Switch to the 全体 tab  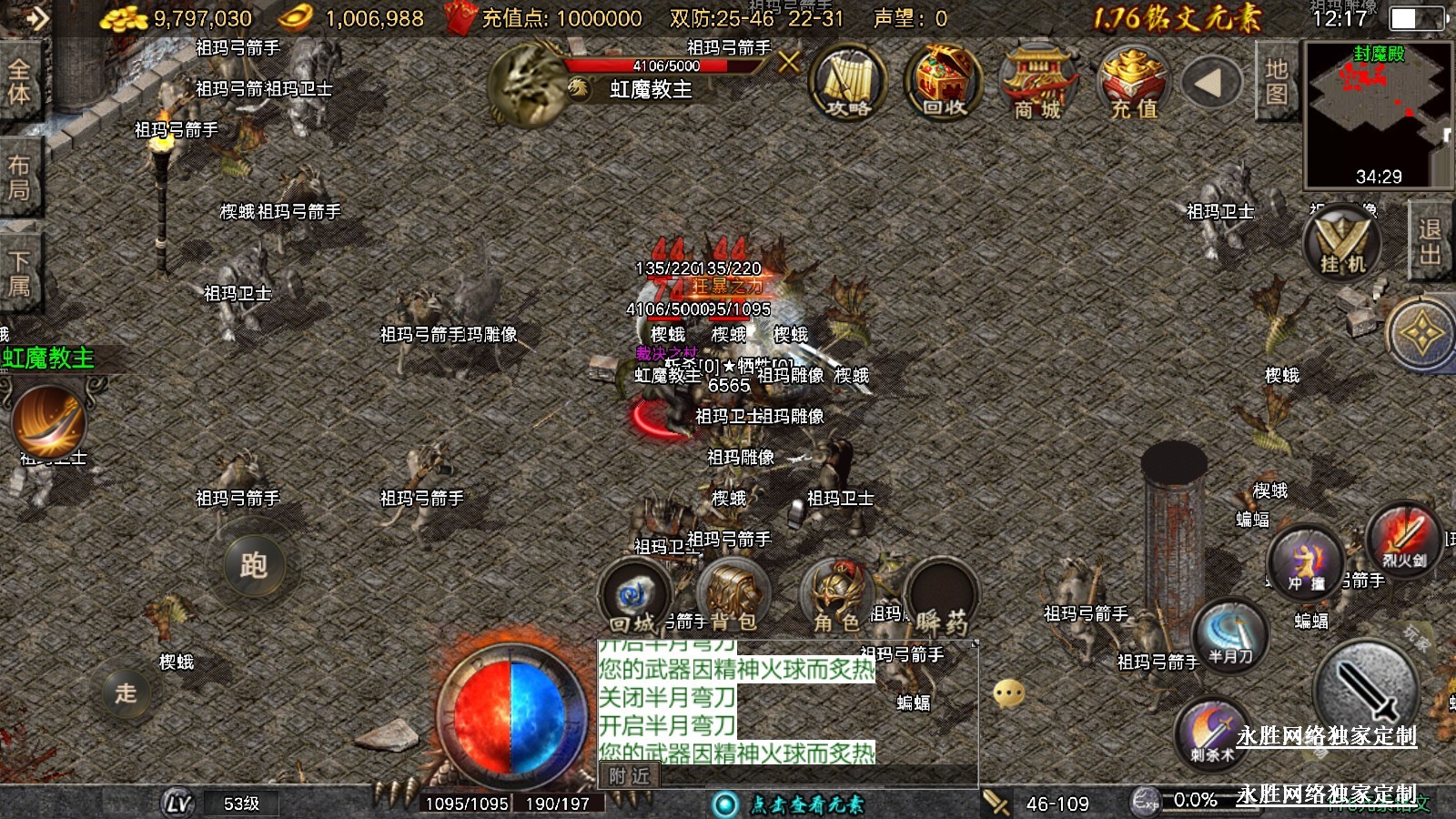coord(19,82)
